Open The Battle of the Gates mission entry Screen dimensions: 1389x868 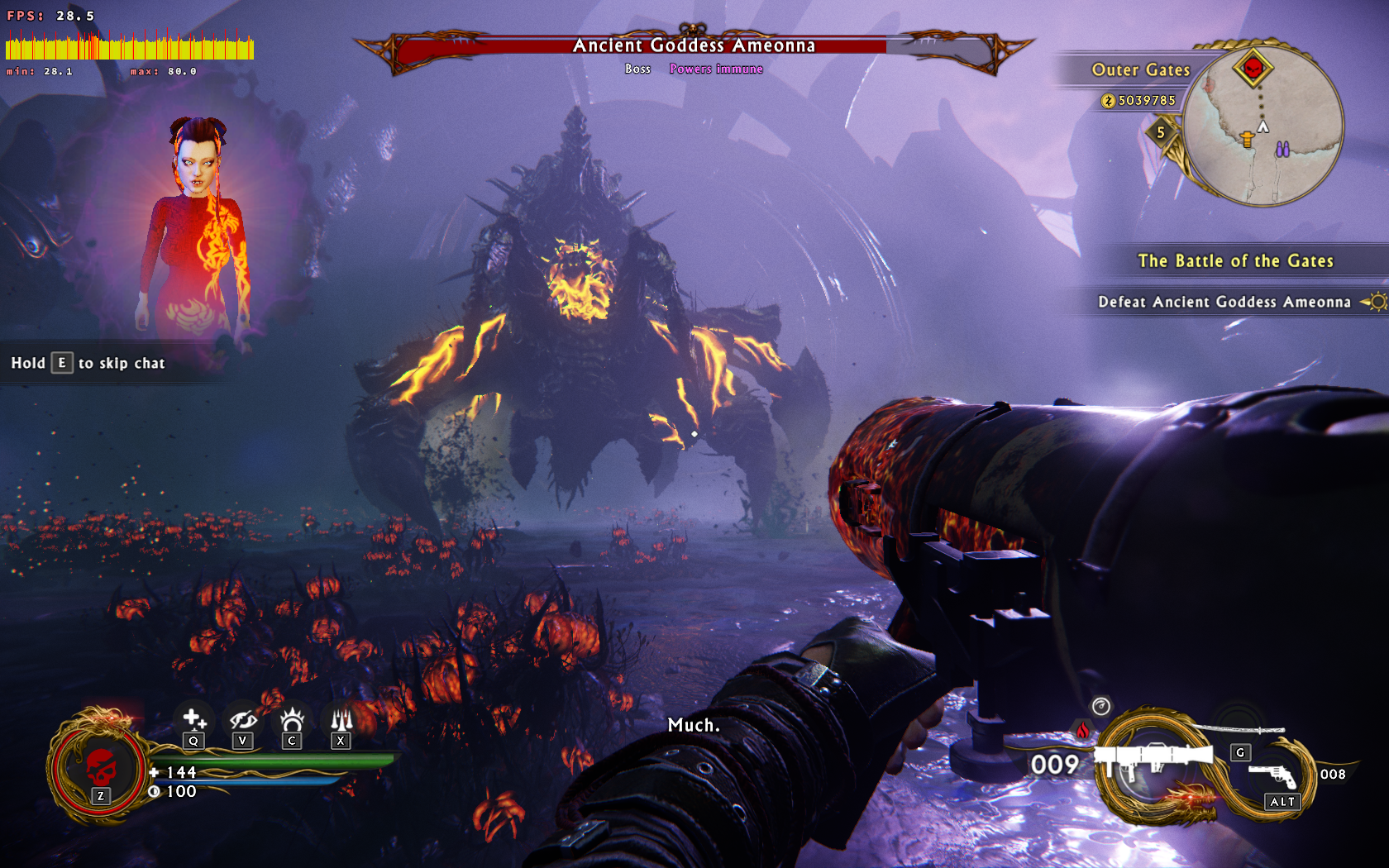(x=1235, y=261)
